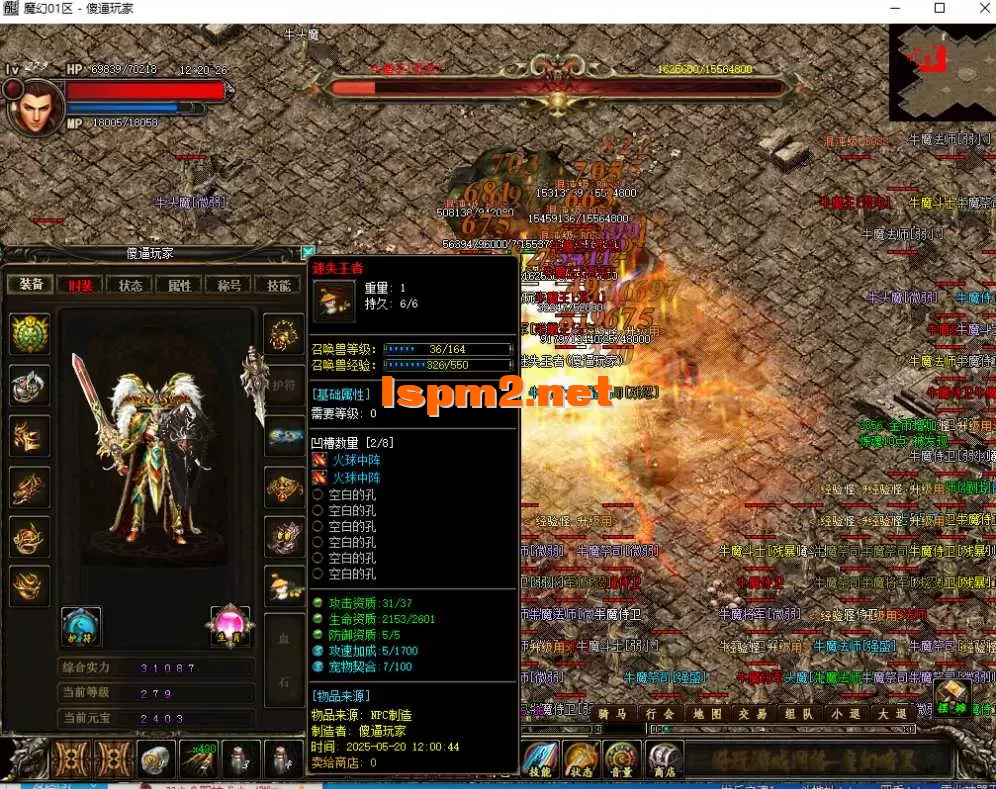
Task: Select the pink 生肖 orb slot
Action: [229, 625]
